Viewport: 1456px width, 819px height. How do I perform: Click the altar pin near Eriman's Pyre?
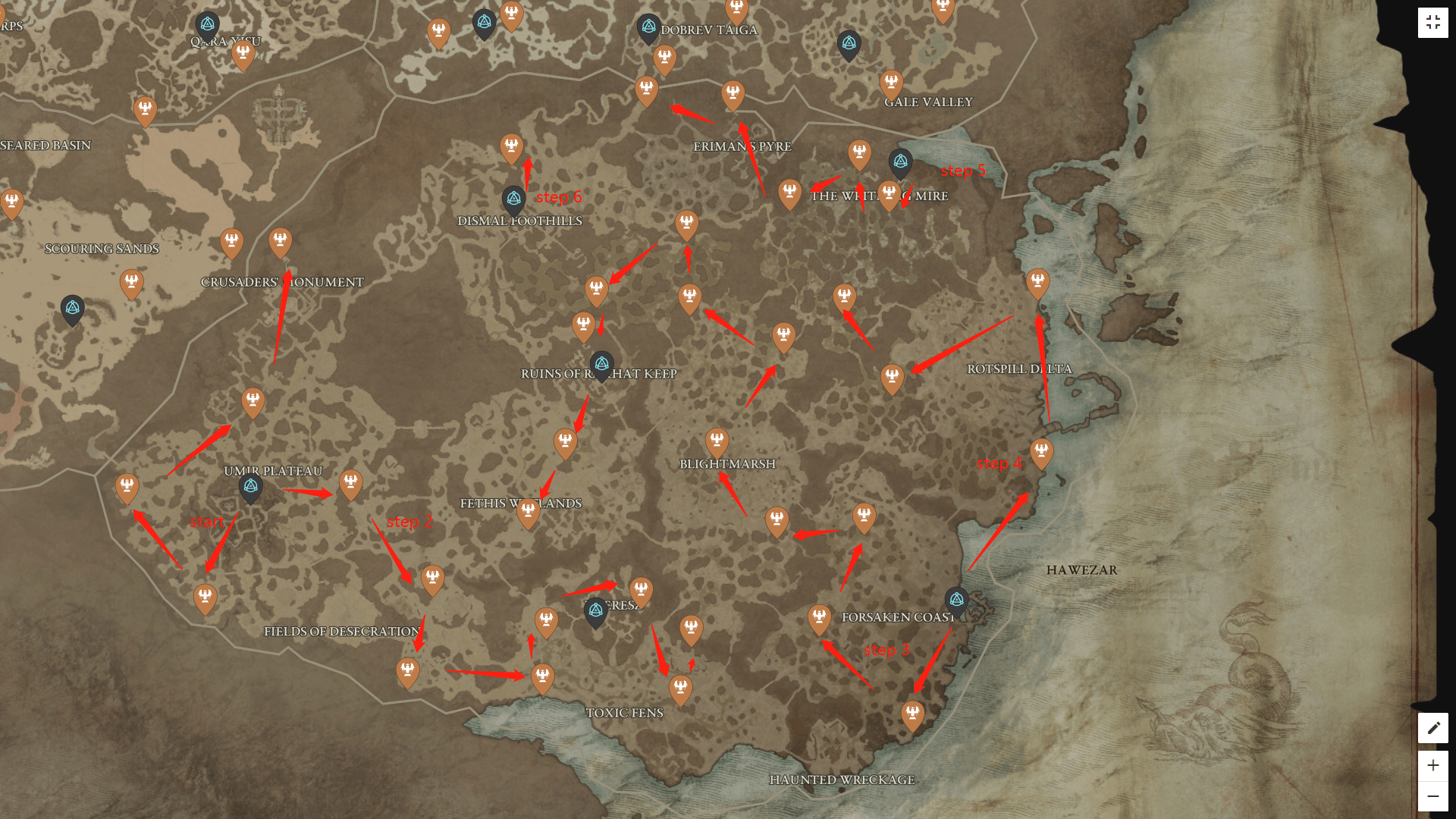[733, 90]
